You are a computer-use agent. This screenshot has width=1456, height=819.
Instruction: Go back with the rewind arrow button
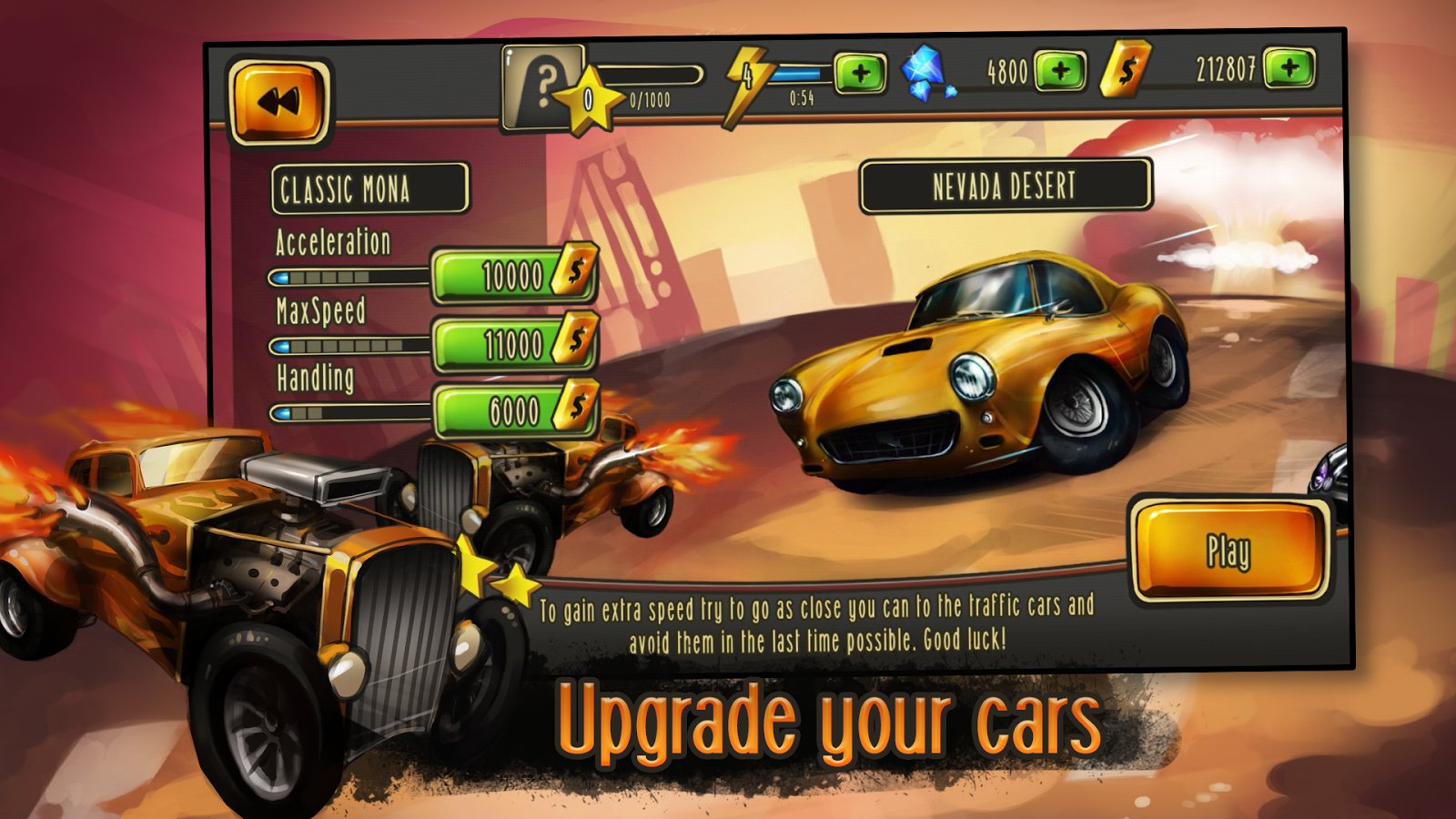tap(278, 102)
